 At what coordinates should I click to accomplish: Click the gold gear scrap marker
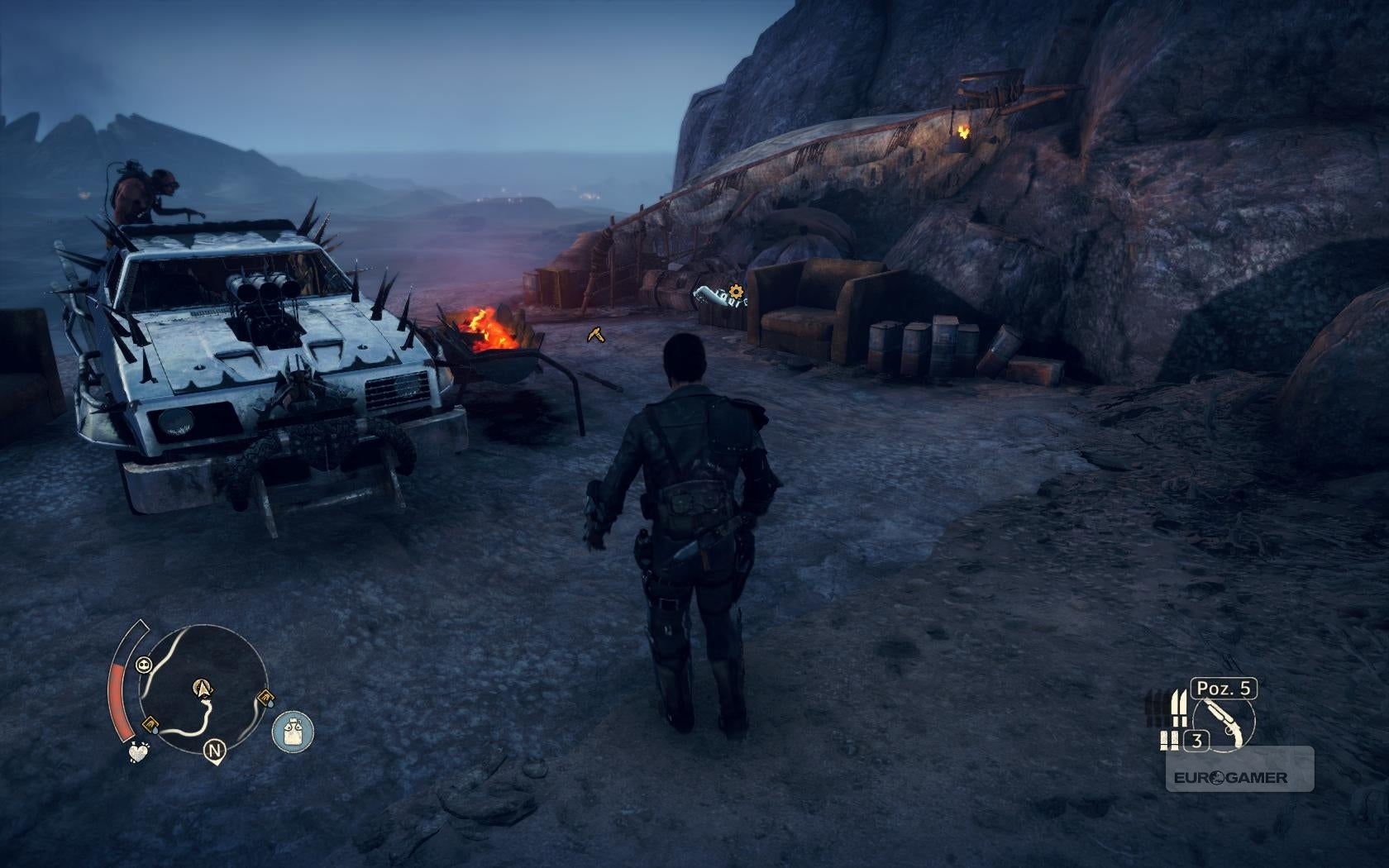coord(735,291)
